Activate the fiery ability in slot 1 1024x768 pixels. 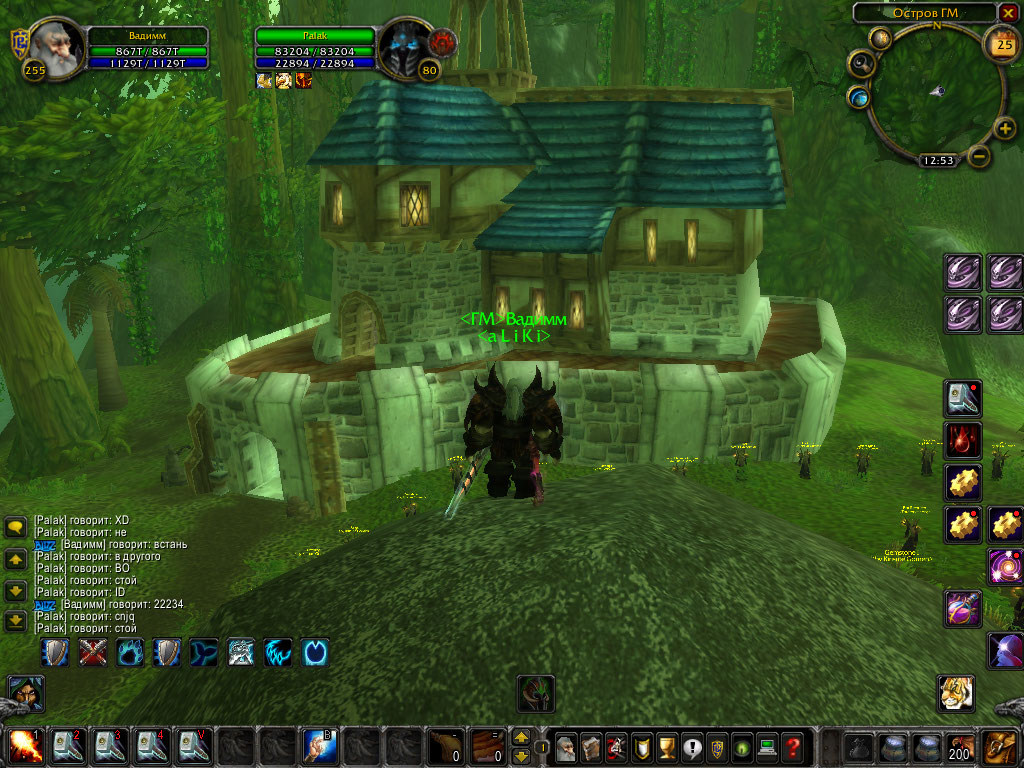coord(22,746)
